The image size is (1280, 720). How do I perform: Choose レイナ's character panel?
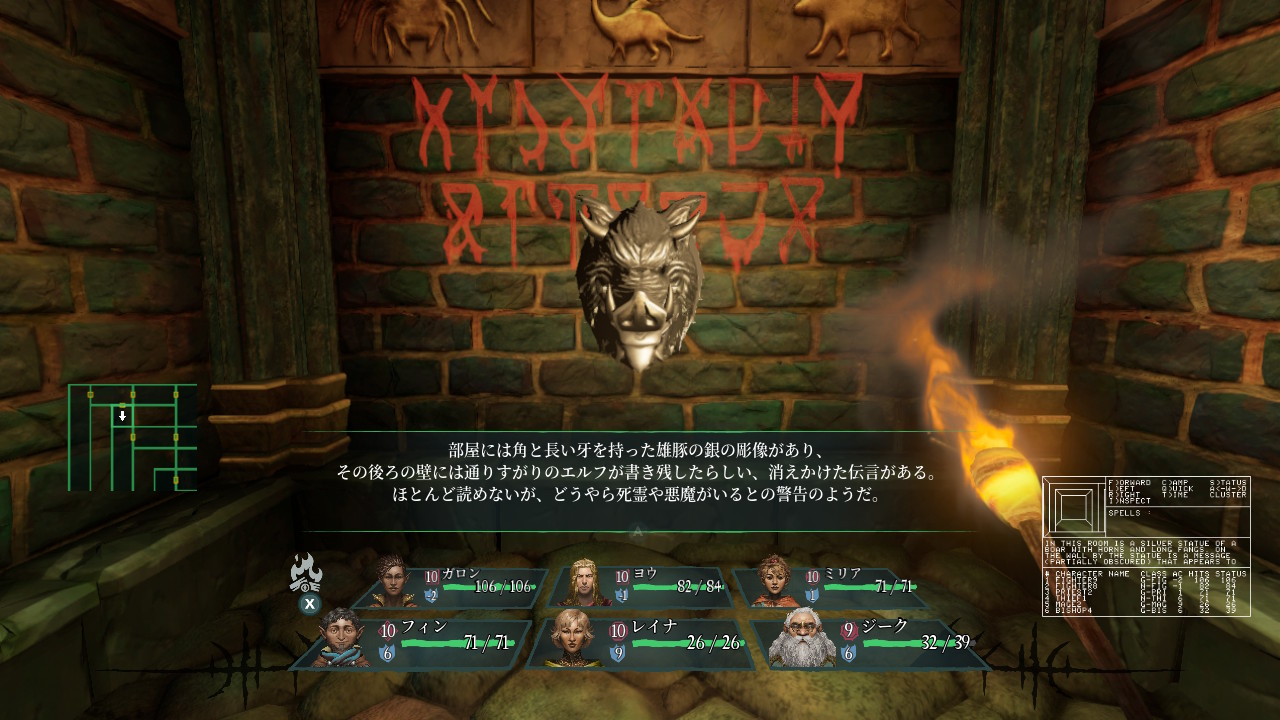pyautogui.click(x=640, y=644)
